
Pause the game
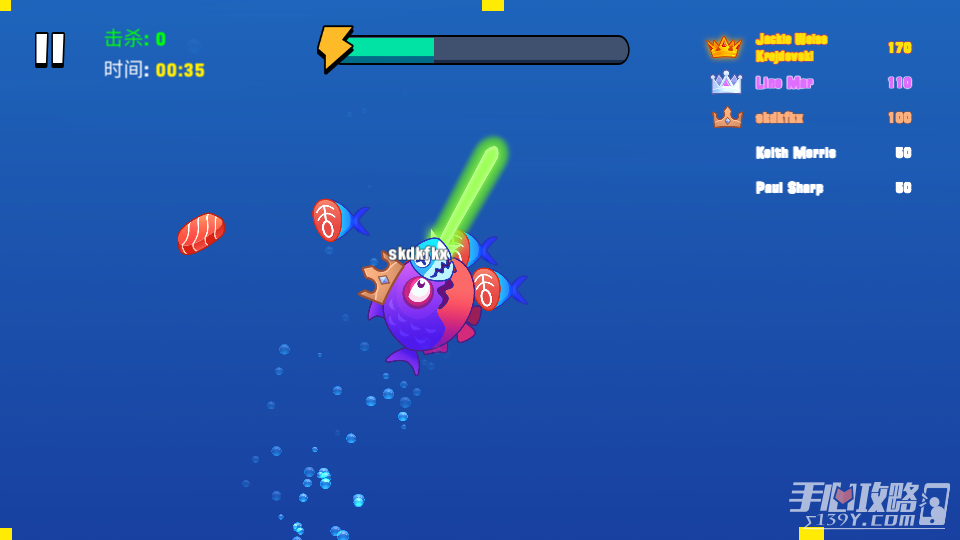[49, 49]
